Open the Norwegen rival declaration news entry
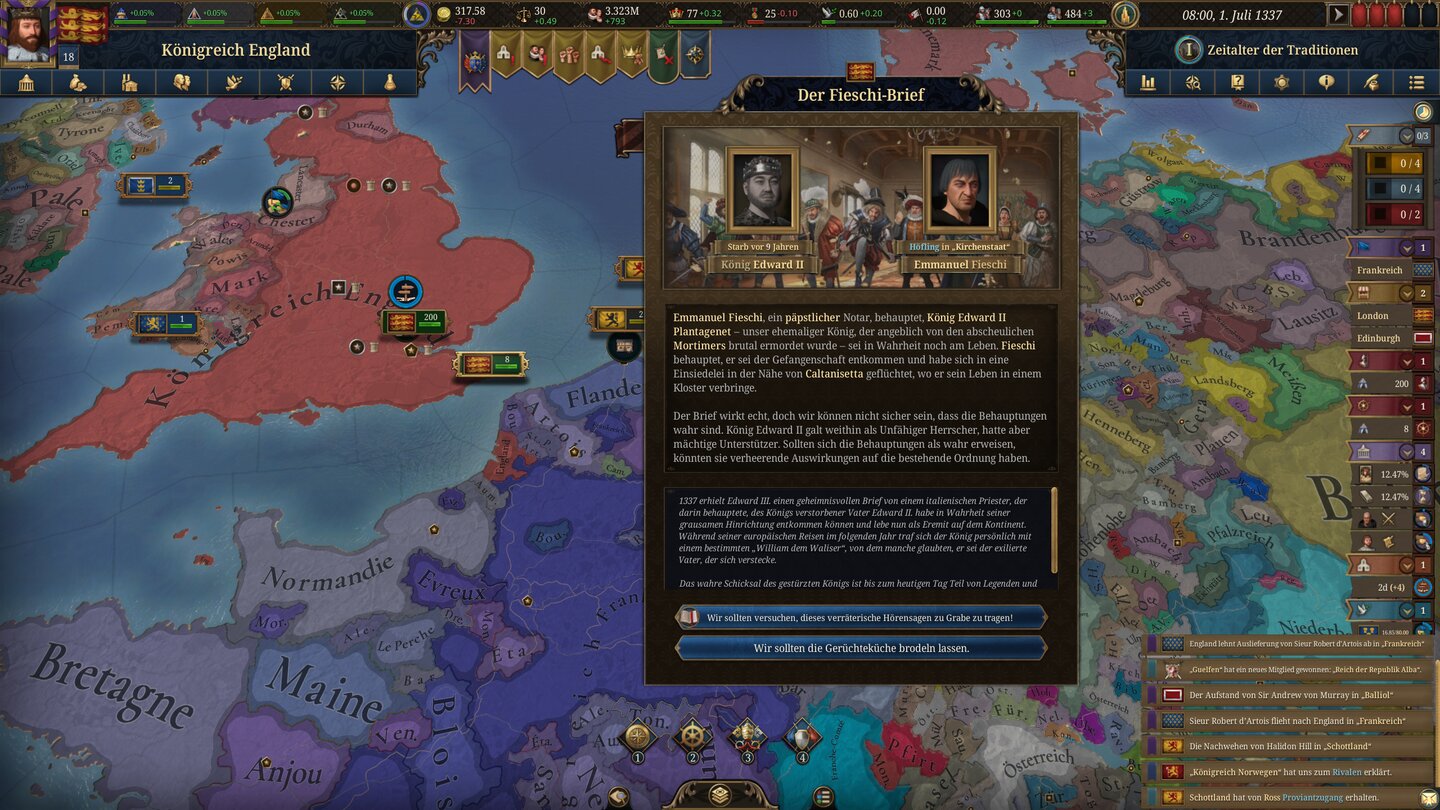This screenshot has width=1440, height=810. point(1290,771)
